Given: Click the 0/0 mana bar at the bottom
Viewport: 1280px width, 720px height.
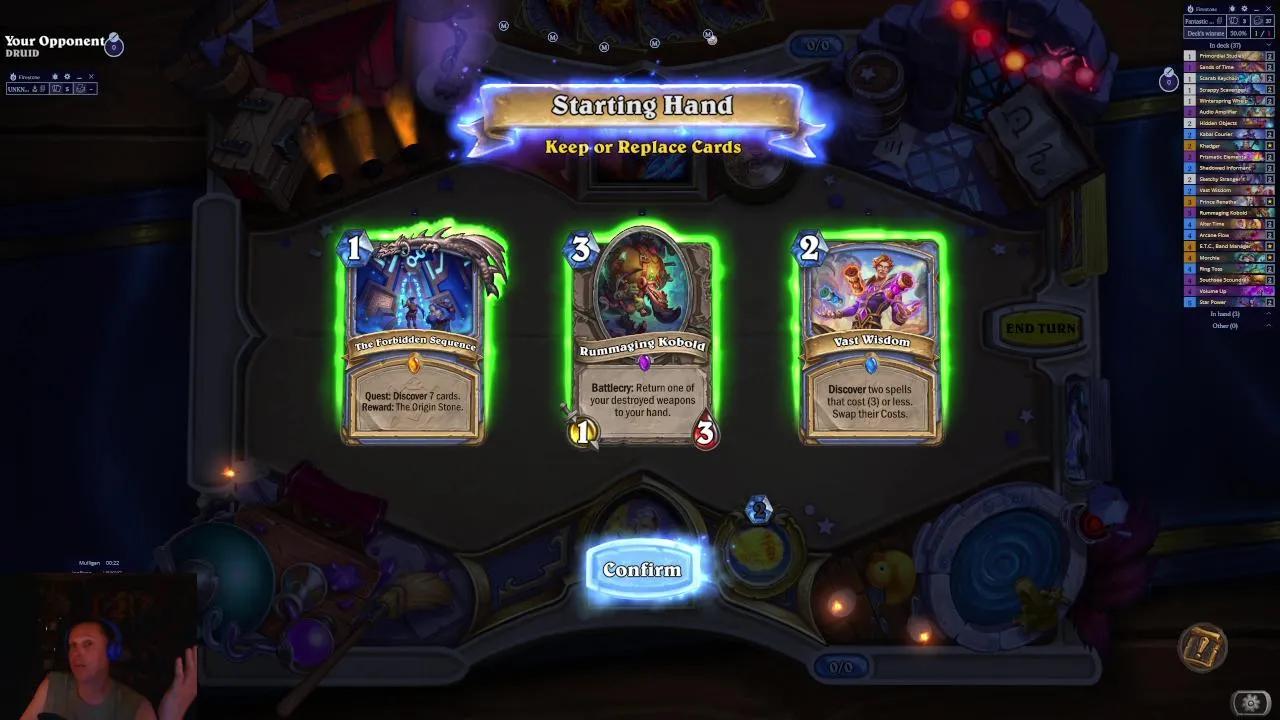Looking at the screenshot, I should pos(841,668).
